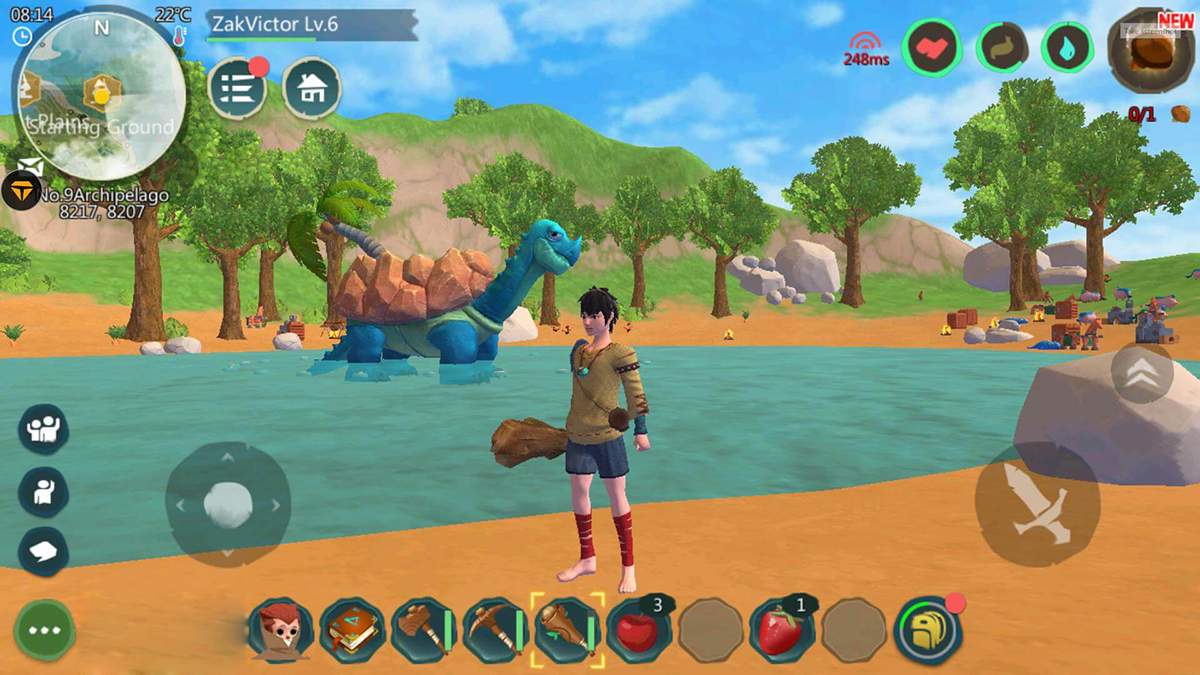Tap the single person icon
1200x675 pixels.
pos(43,491)
